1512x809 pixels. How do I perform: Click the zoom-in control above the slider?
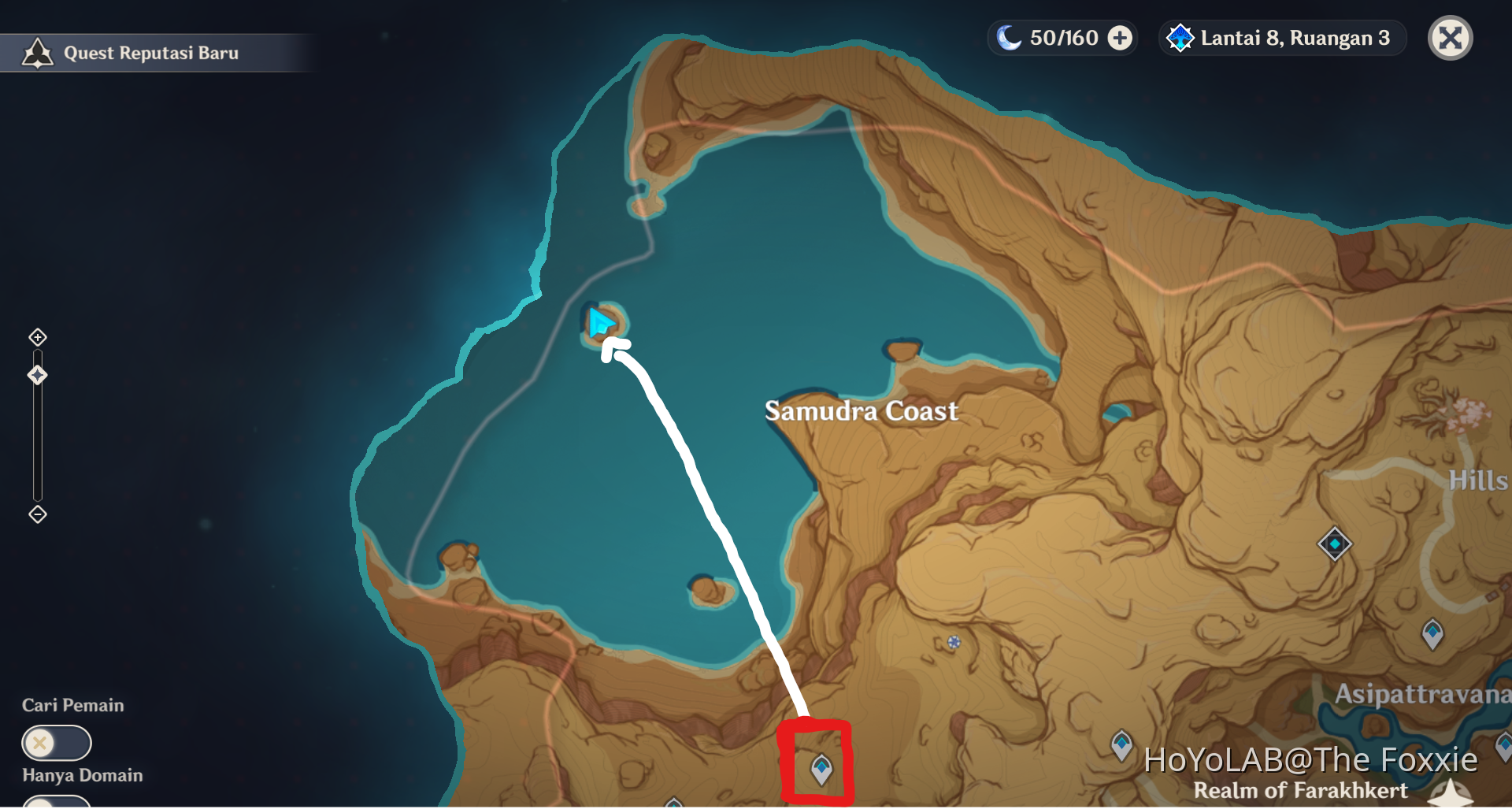(36, 337)
